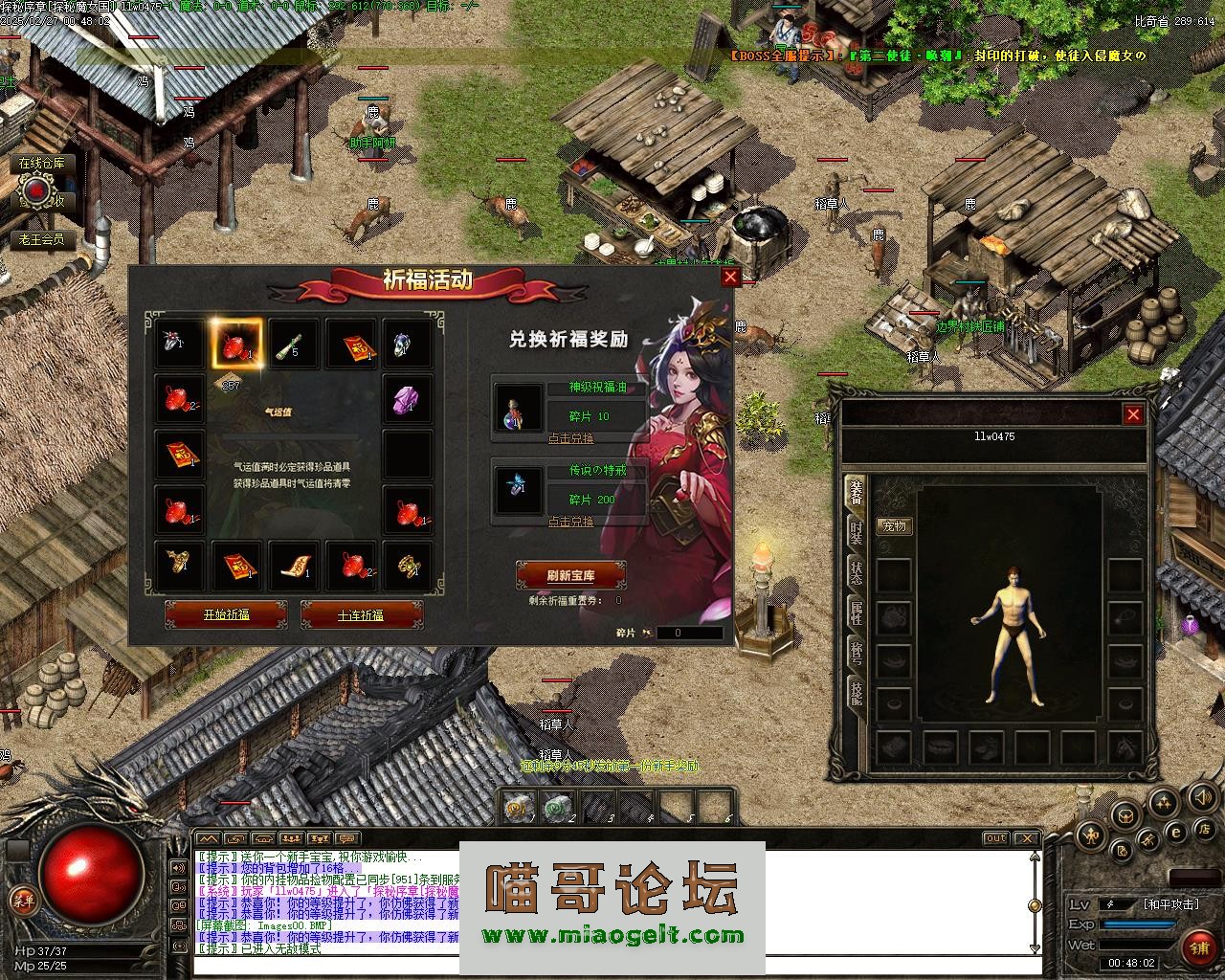The width and height of the screenshot is (1225, 980).
Task: Click the 十连祈福 ten-draw button
Action: 361,614
